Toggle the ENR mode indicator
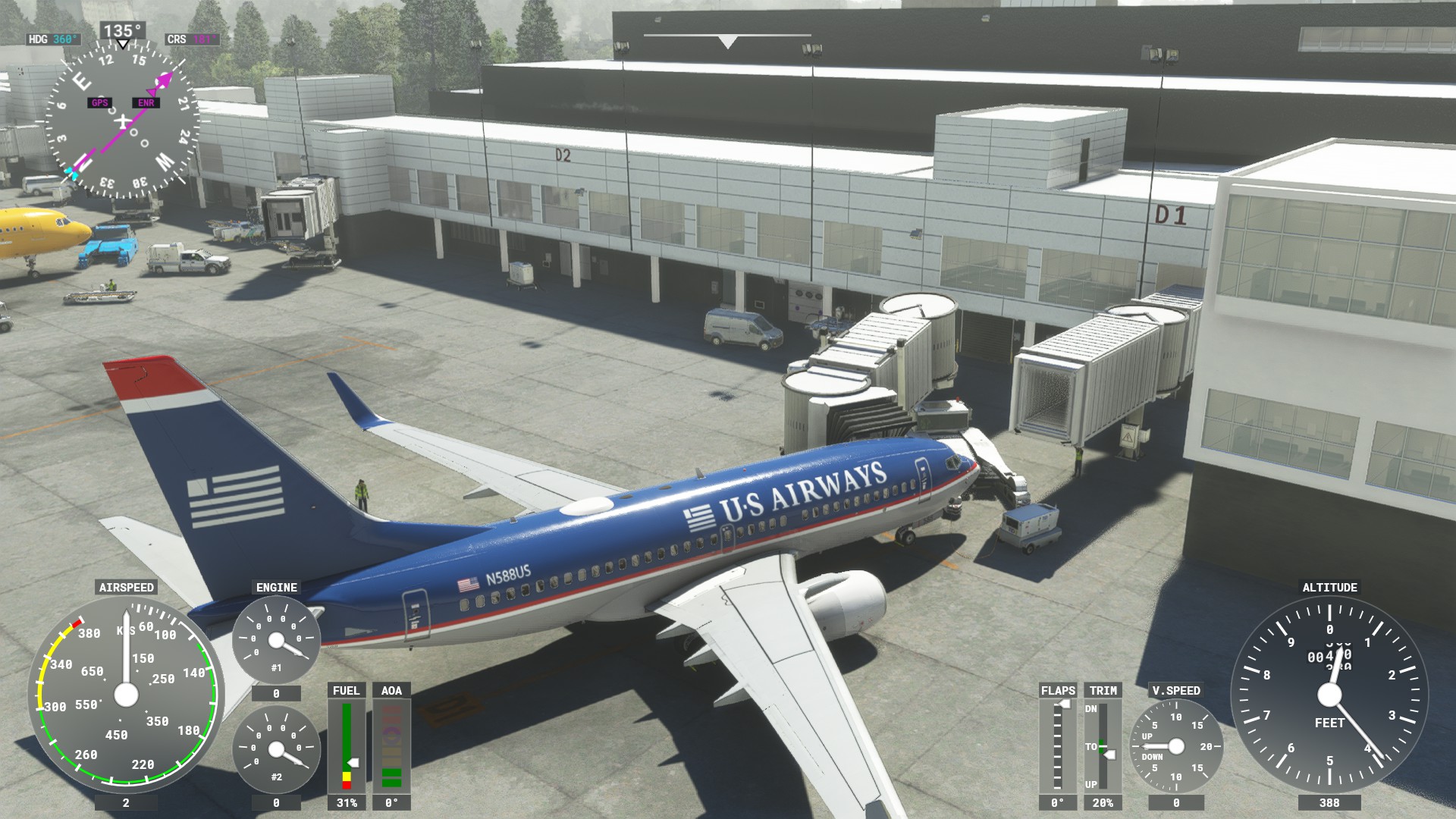 pos(146,102)
